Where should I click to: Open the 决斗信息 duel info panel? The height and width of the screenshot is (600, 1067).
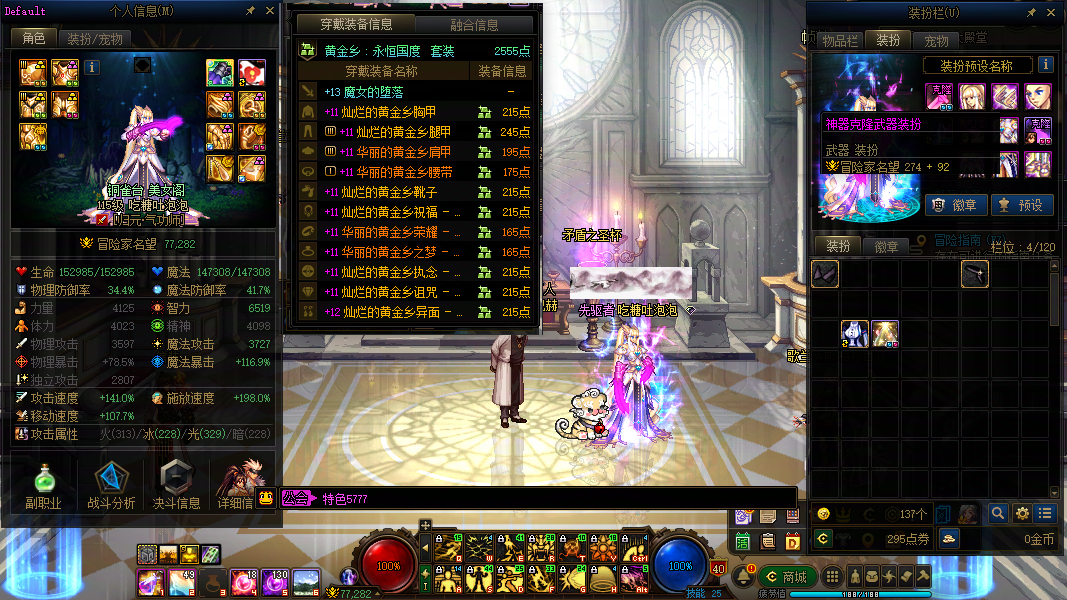(x=176, y=487)
